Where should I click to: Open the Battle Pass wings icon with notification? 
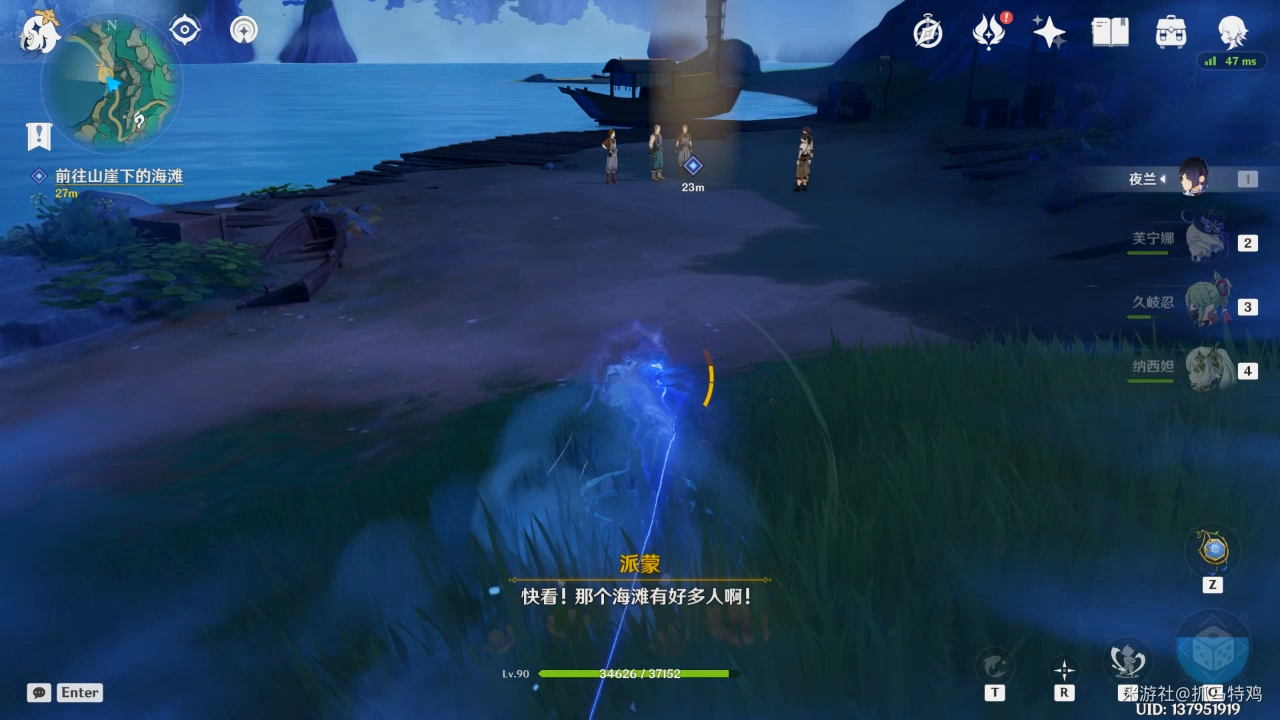click(x=988, y=31)
